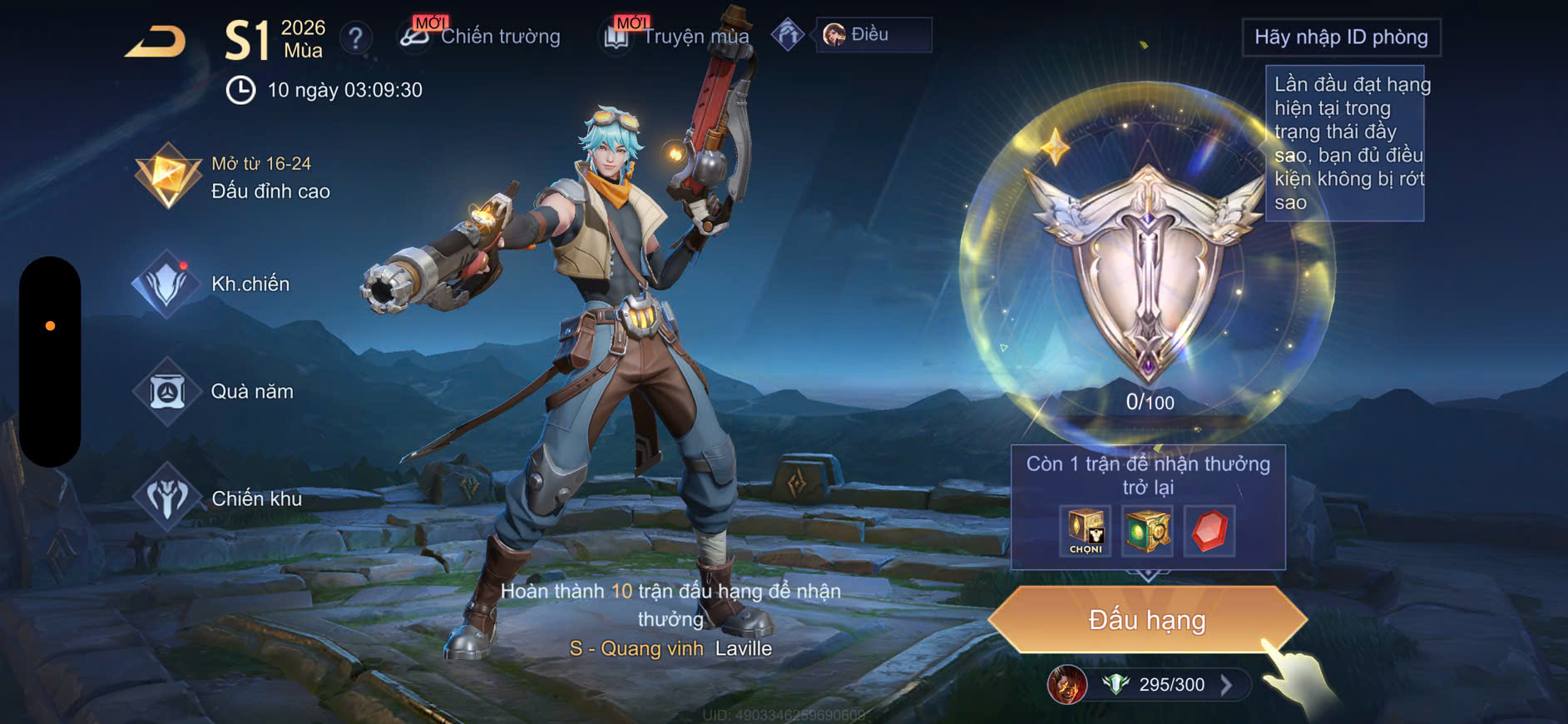Open the season help question mark
The image size is (1568, 724).
coord(356,37)
